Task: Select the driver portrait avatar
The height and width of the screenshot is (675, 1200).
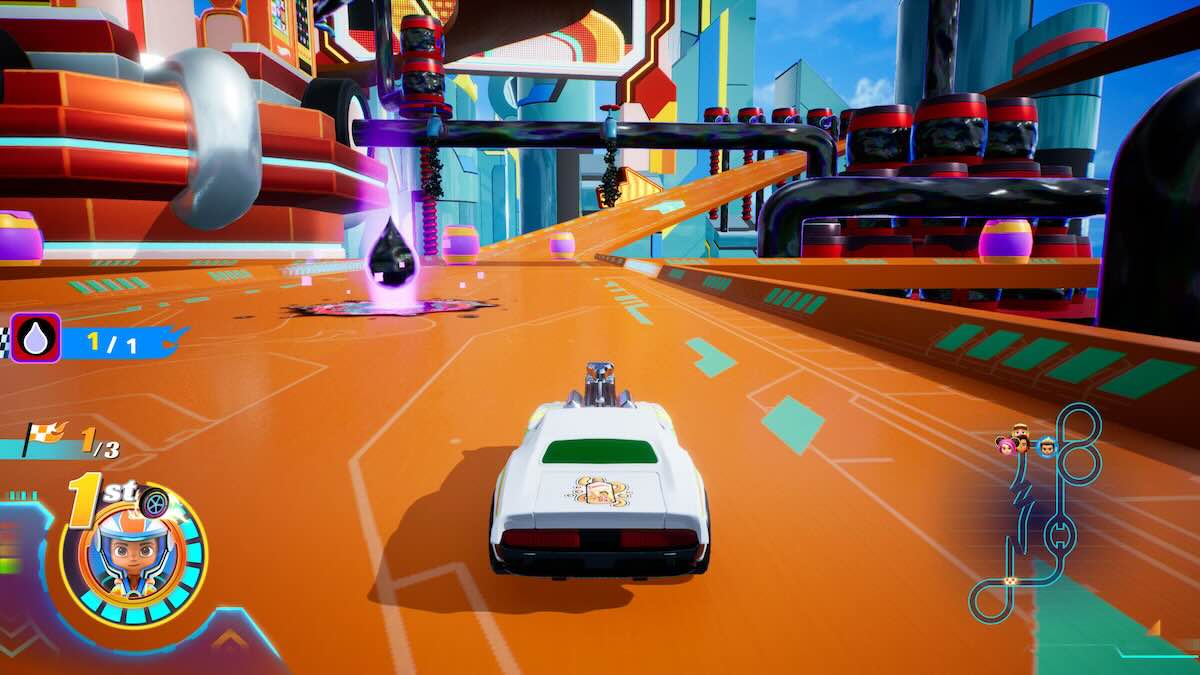Action: point(132,555)
